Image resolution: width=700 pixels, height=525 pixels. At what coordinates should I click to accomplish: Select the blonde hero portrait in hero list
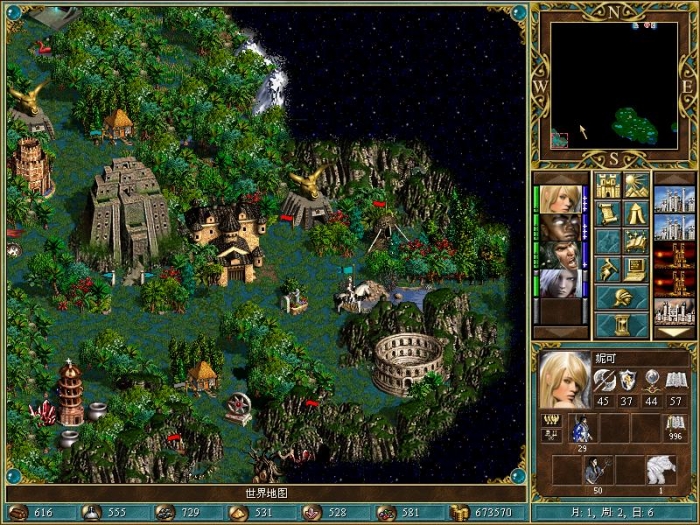tap(559, 199)
